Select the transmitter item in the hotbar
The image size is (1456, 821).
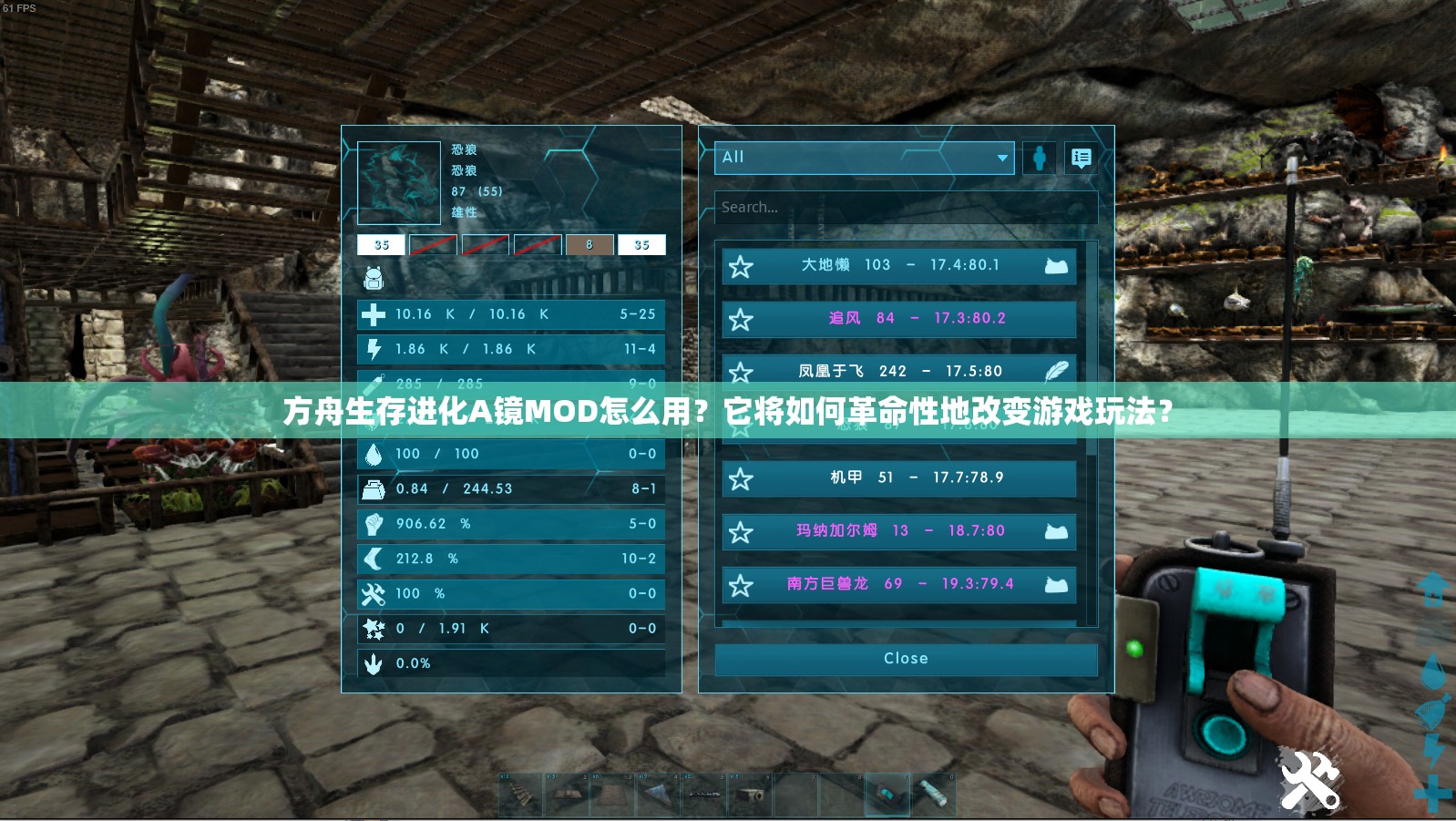pos(887,793)
